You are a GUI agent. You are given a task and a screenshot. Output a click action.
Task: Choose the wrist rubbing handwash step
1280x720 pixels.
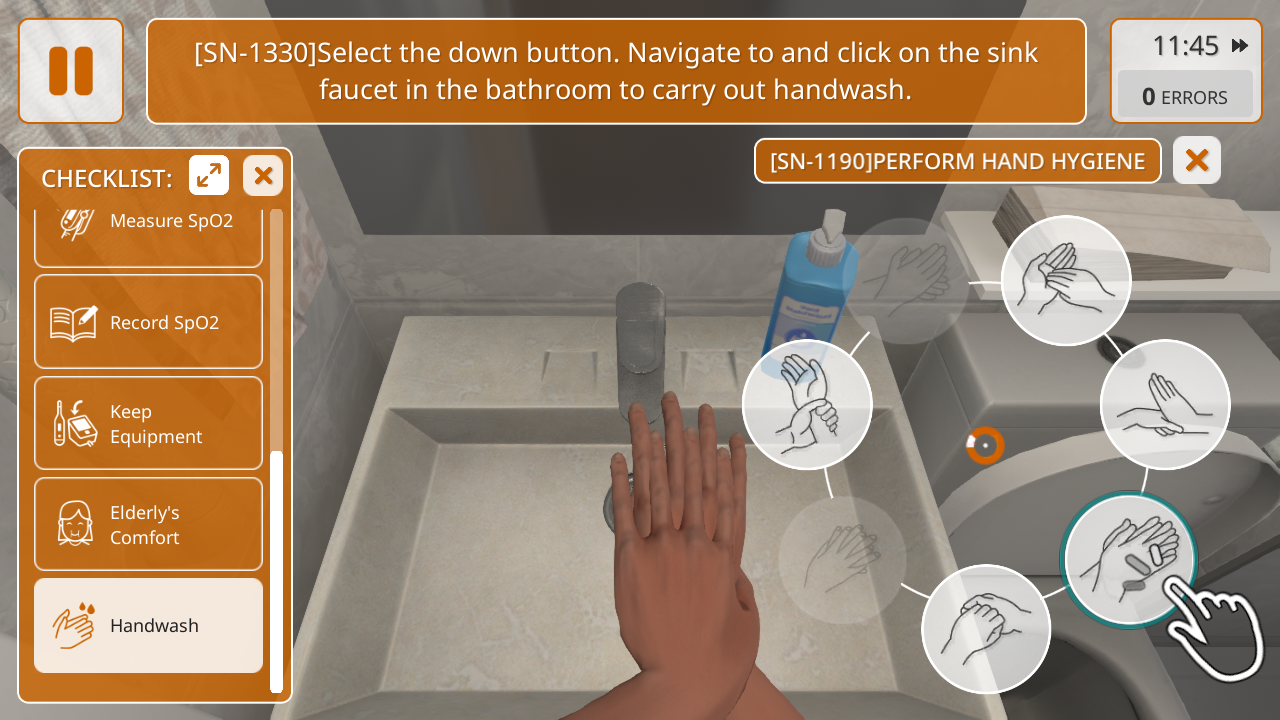tap(807, 404)
